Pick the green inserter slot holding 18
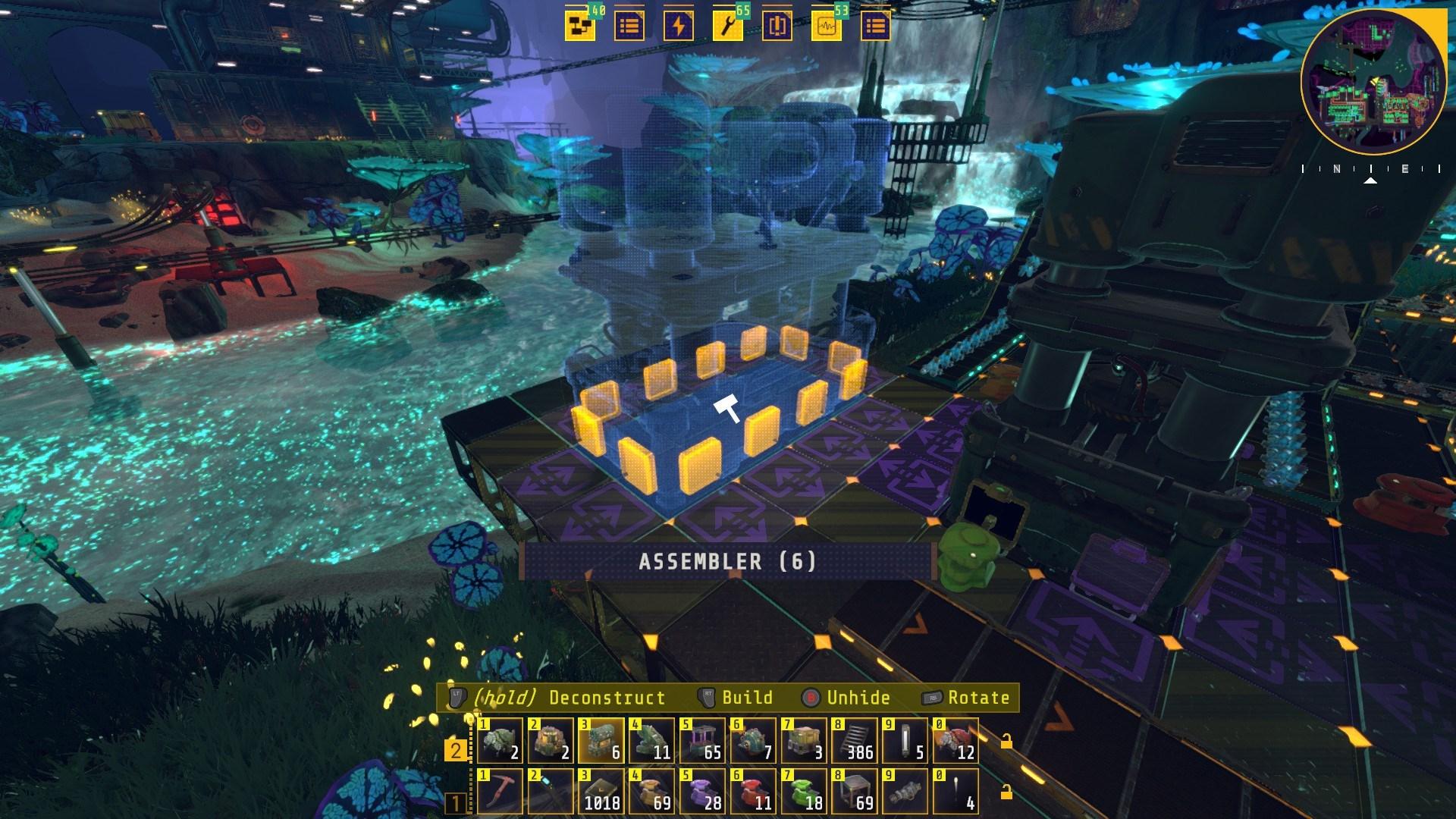Screen dimensions: 1456x819 point(804,791)
